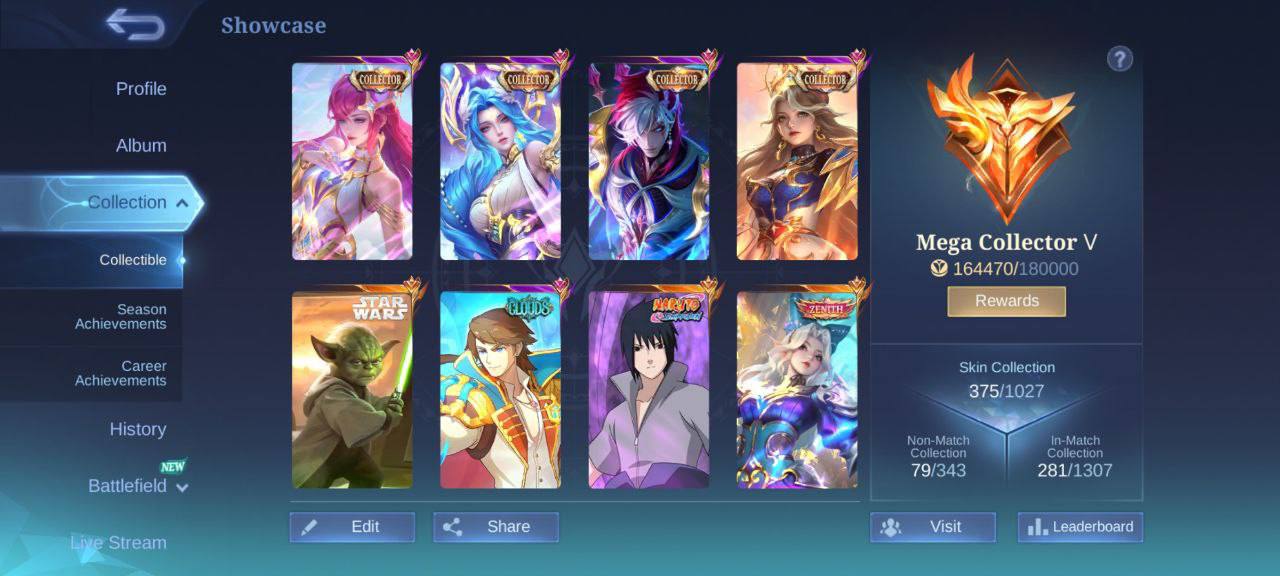Collapse the Collection menu entry
Screen dimensions: 1280x576
[127, 203]
